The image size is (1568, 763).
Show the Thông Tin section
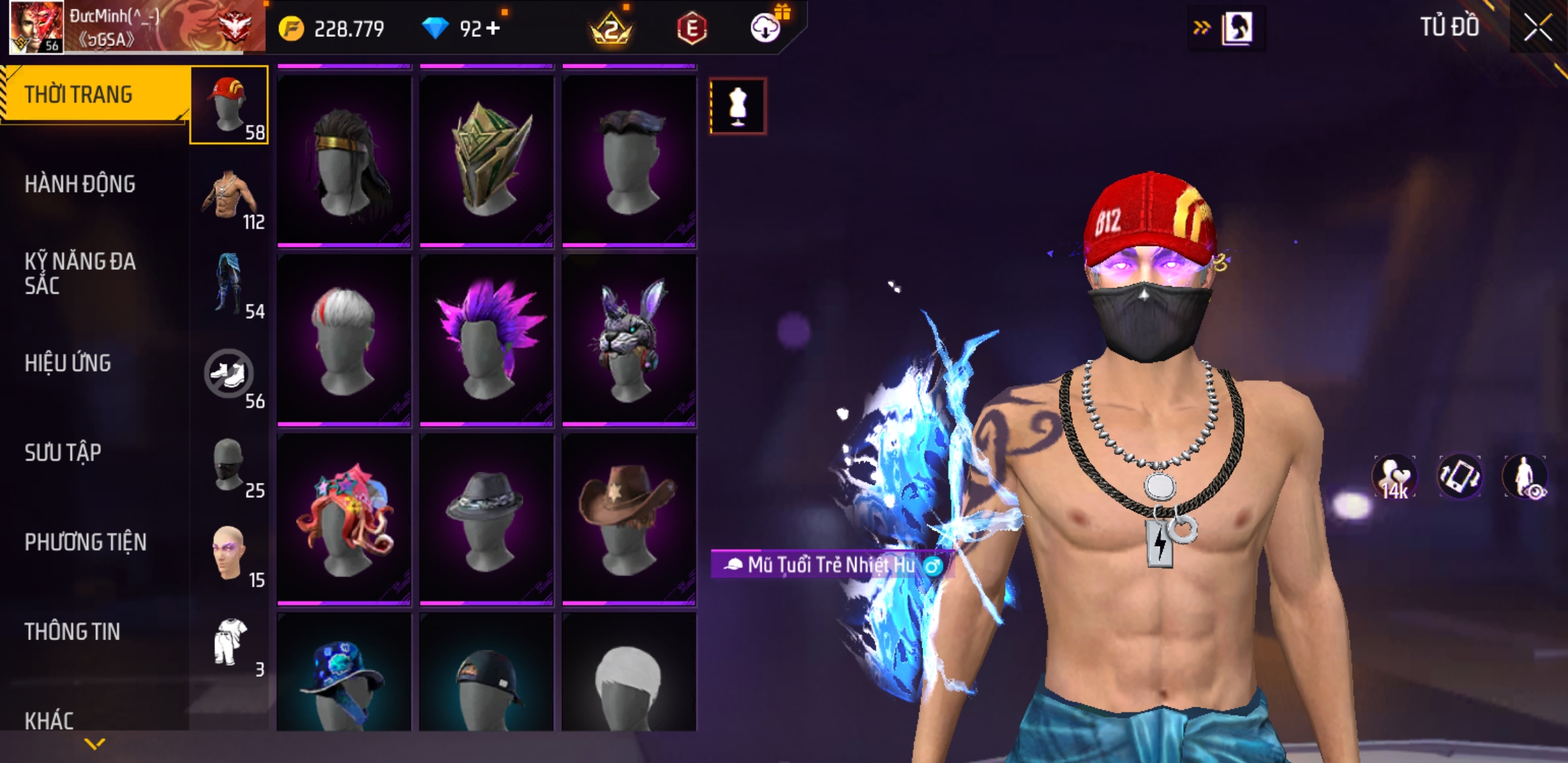72,632
